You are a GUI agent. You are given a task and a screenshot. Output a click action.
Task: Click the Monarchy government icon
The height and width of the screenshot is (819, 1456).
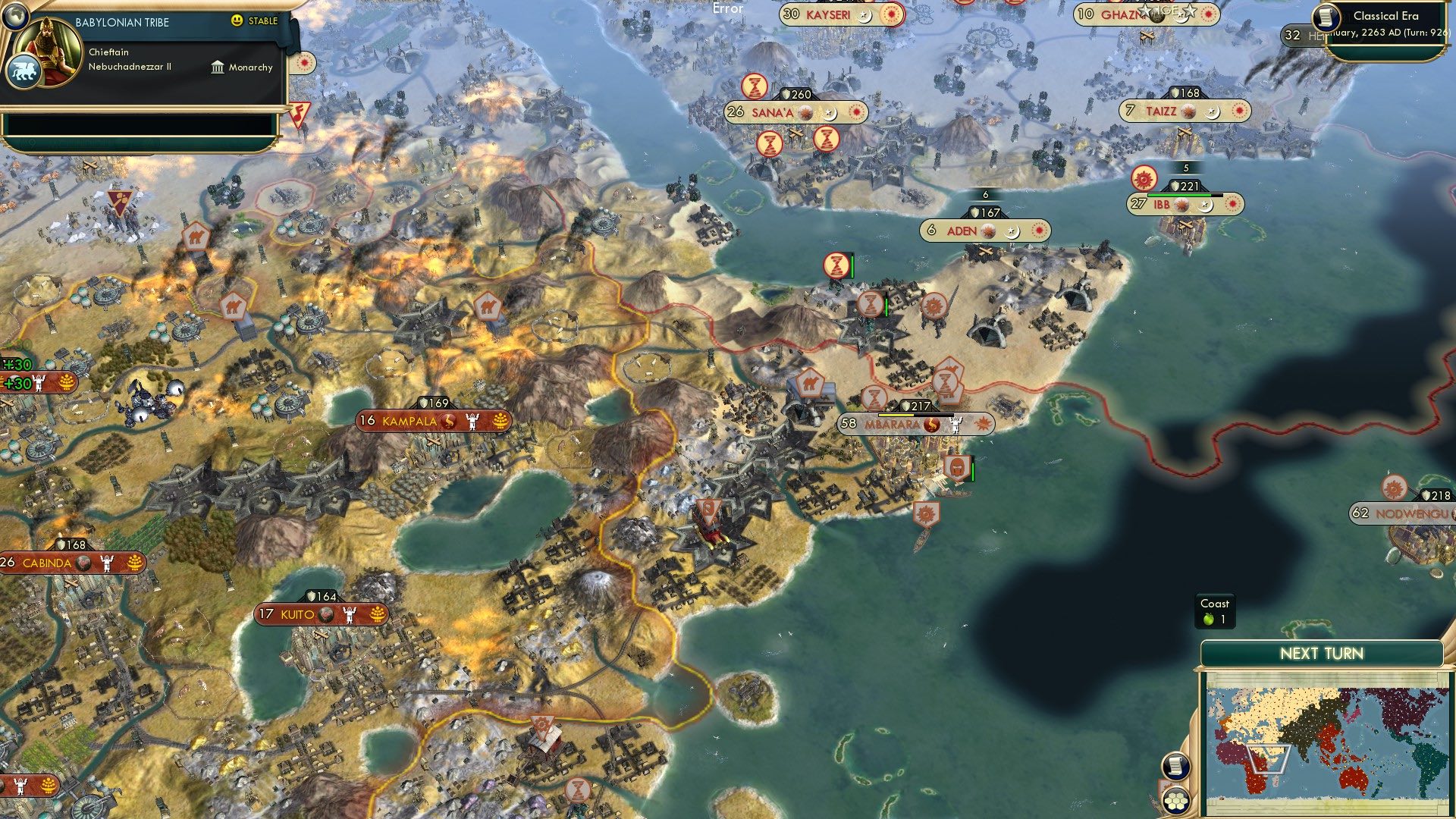pyautogui.click(x=217, y=67)
